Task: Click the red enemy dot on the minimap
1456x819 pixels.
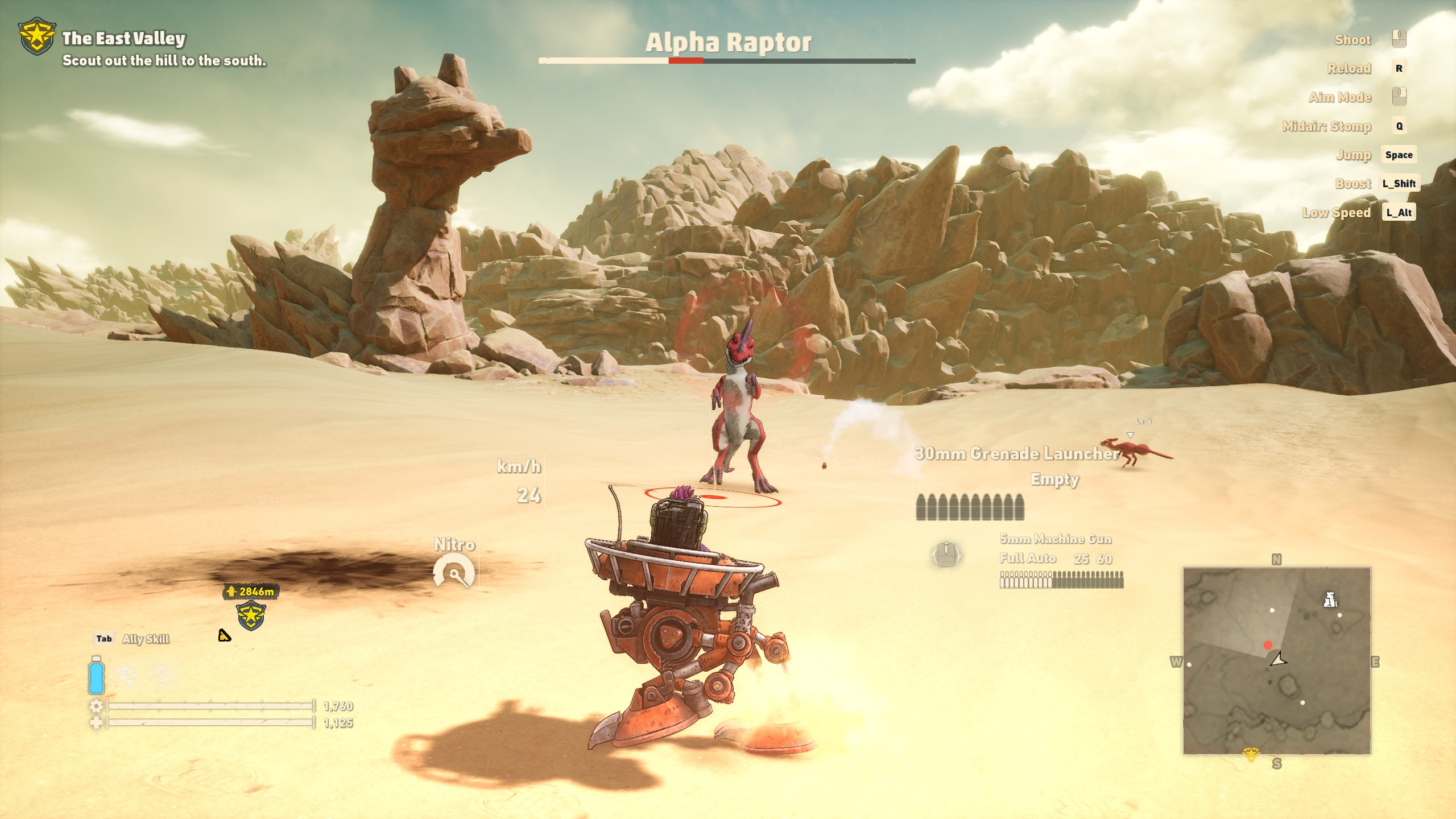Action: pyautogui.click(x=1268, y=645)
